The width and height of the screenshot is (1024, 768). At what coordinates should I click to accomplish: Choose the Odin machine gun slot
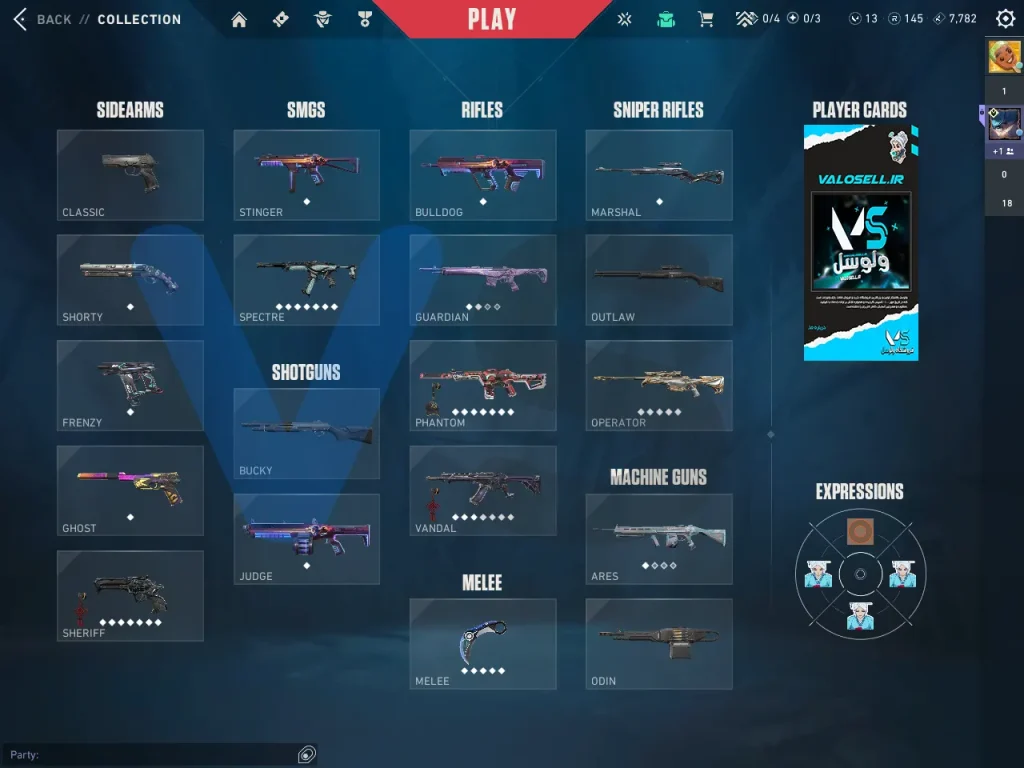click(658, 644)
